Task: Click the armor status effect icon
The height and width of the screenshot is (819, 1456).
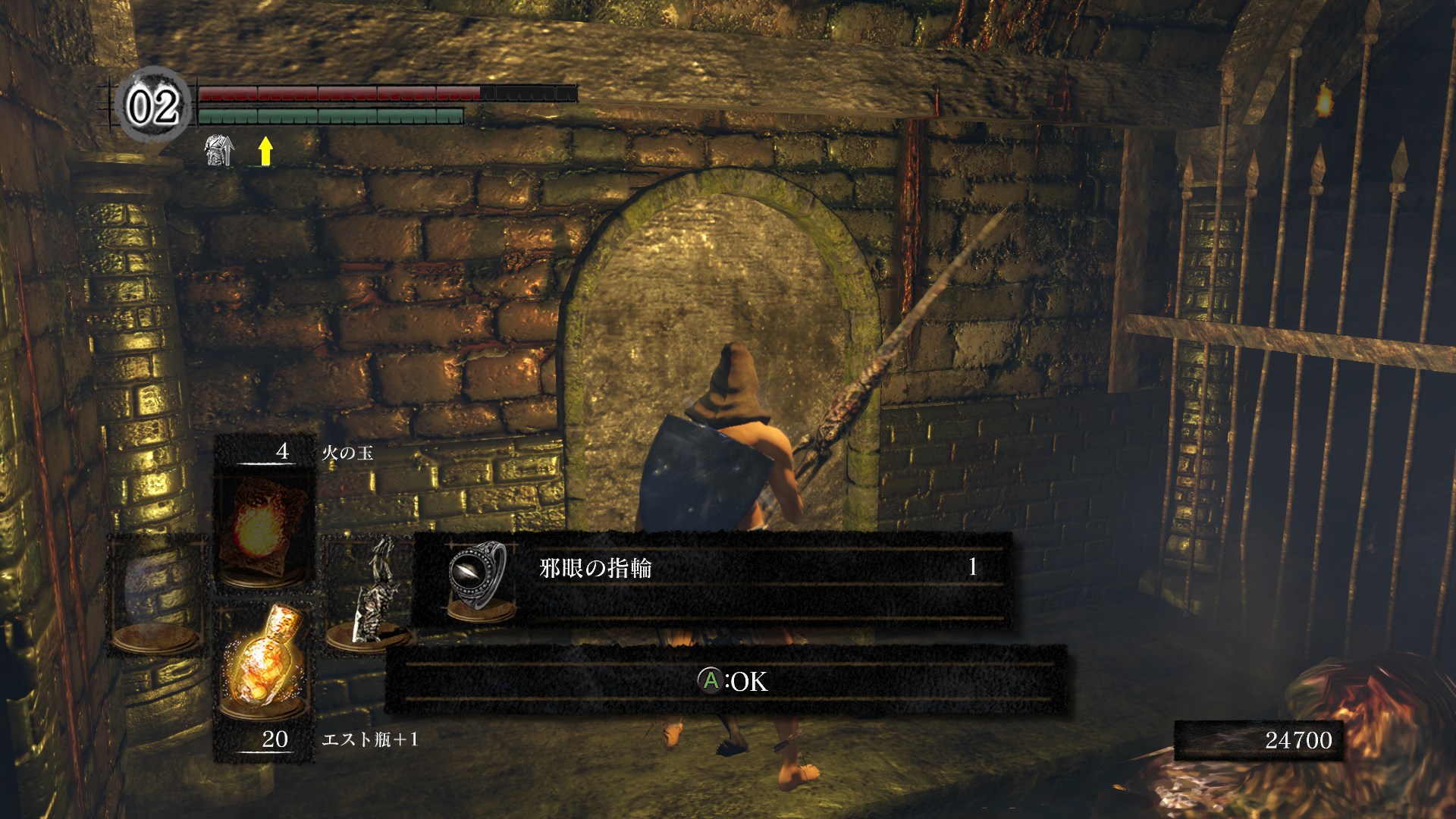Action: (x=218, y=151)
